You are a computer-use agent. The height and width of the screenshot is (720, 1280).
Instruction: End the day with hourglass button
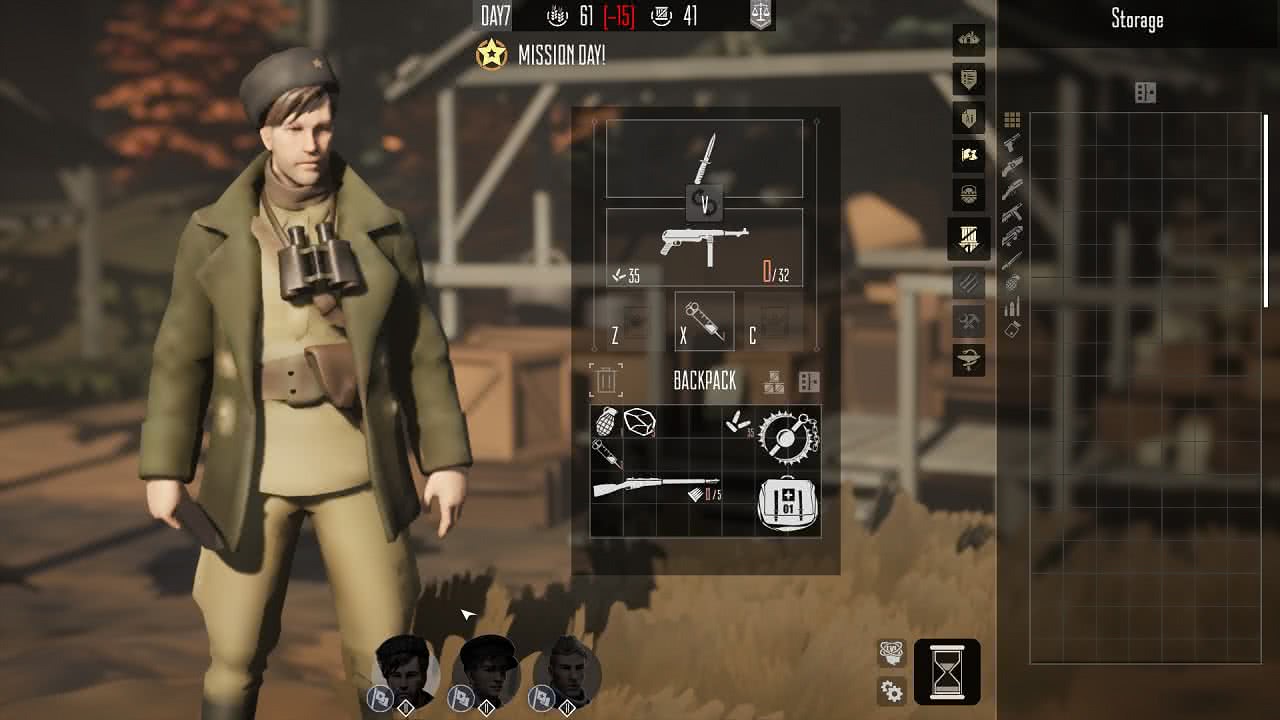click(x=946, y=671)
